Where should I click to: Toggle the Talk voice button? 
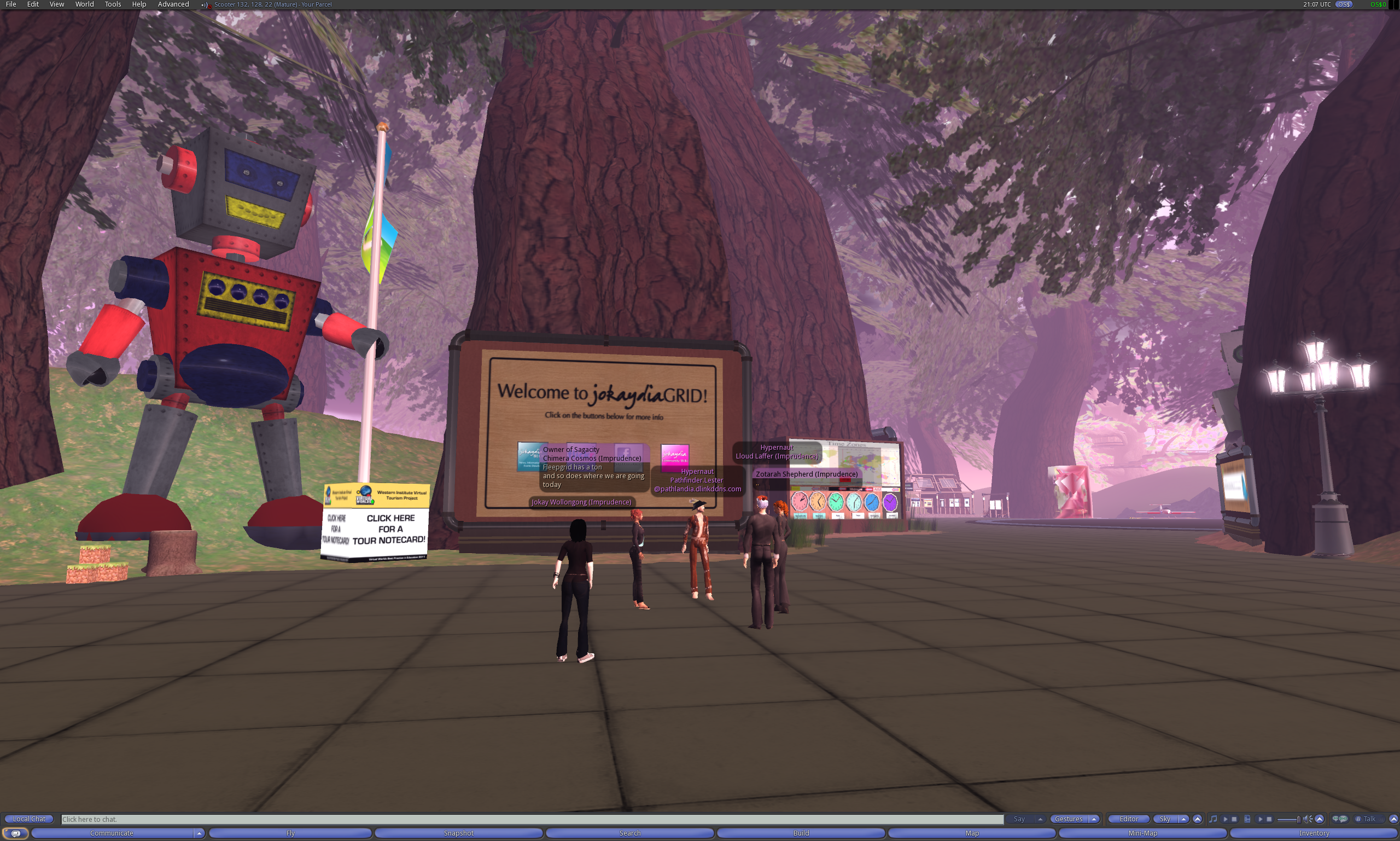coord(1369,819)
